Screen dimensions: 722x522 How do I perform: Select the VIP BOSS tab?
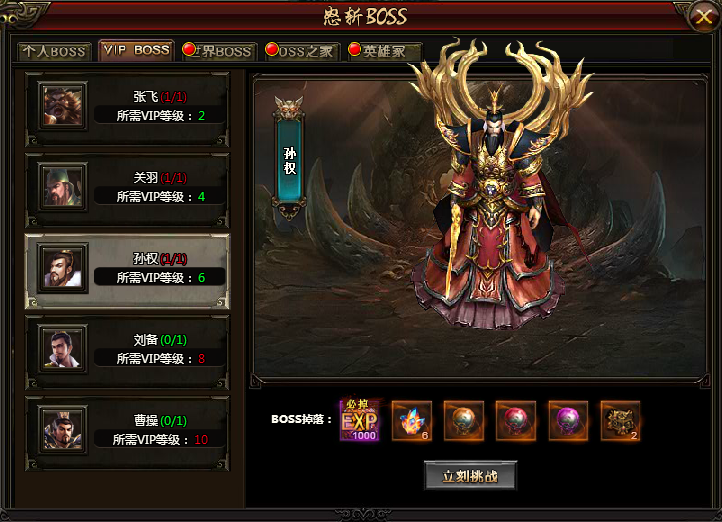(x=136, y=50)
